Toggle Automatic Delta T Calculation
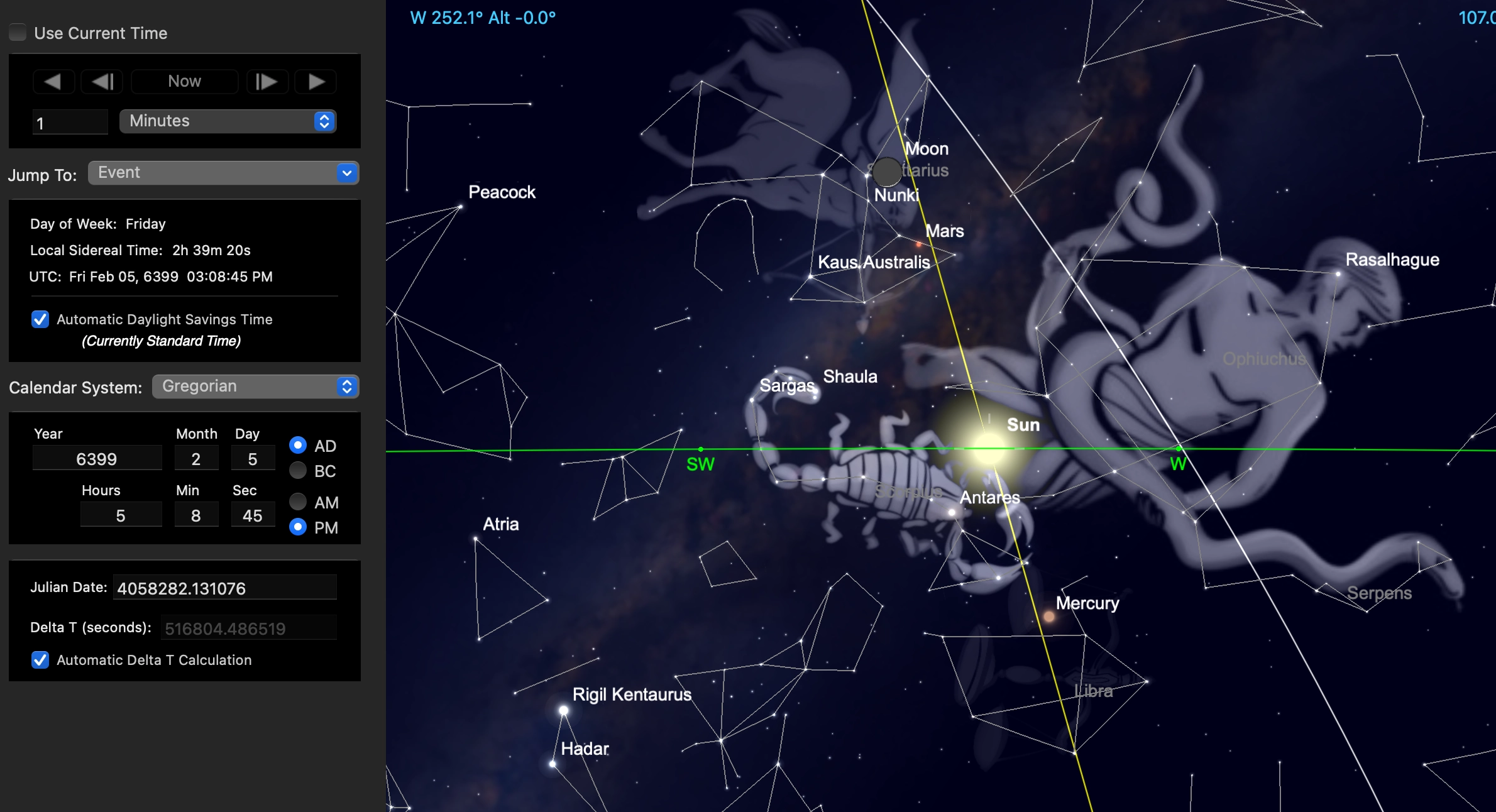The width and height of the screenshot is (1496, 812). 40,660
